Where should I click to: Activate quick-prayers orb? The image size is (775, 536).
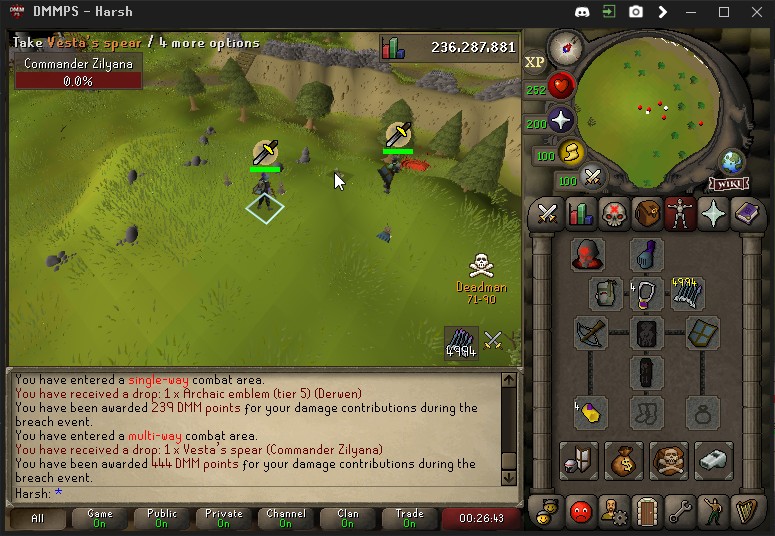561,121
